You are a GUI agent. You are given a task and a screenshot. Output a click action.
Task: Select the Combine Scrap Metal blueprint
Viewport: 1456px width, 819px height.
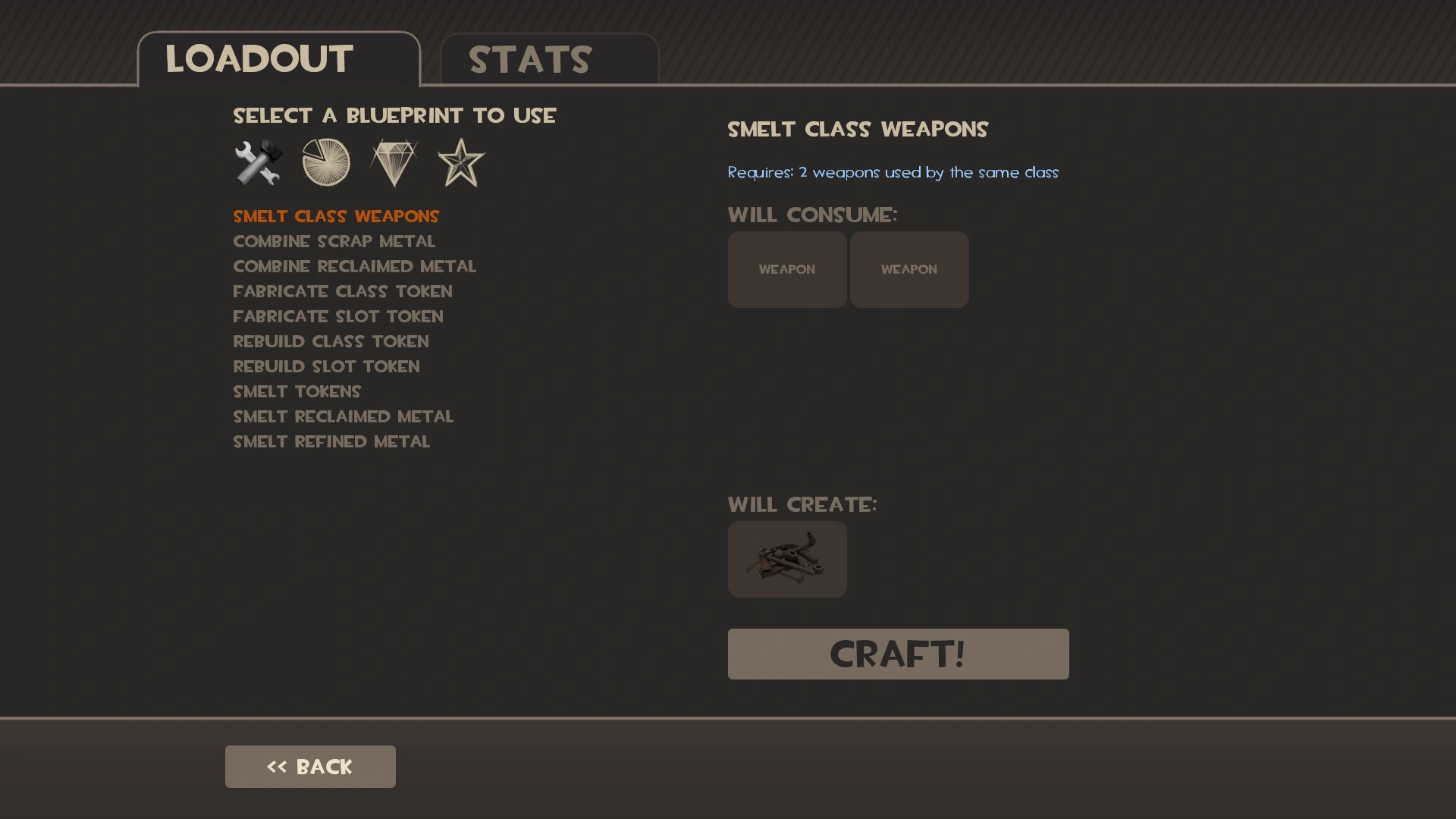pyautogui.click(x=334, y=241)
